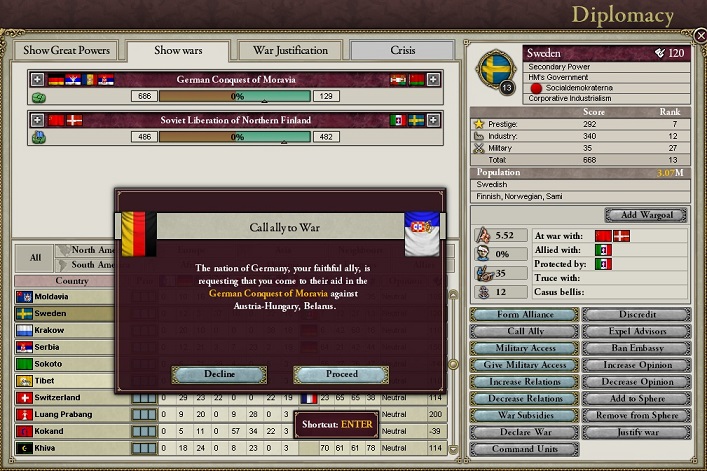Open Command Units option
The image size is (707, 471).
pyautogui.click(x=523, y=449)
